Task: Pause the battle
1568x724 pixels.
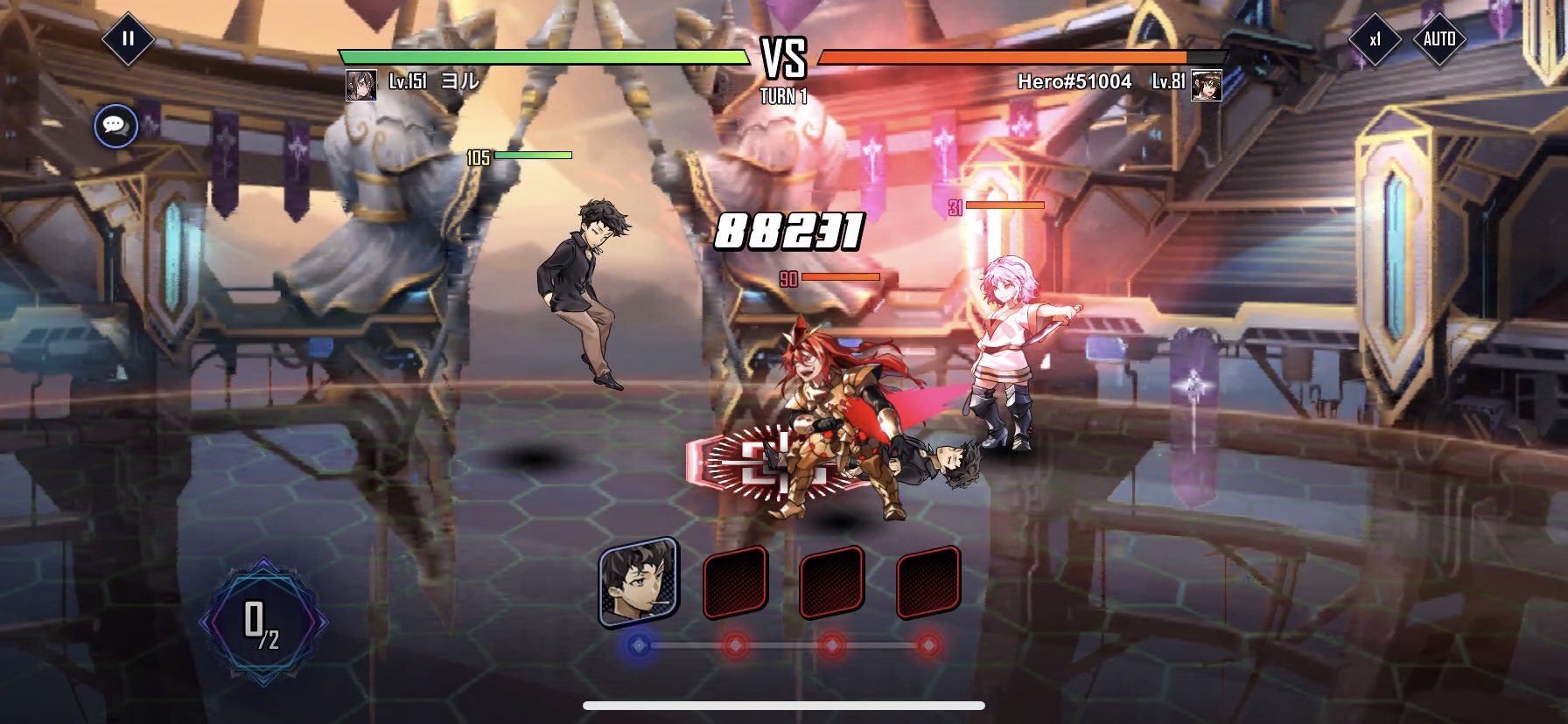Action: coord(128,38)
